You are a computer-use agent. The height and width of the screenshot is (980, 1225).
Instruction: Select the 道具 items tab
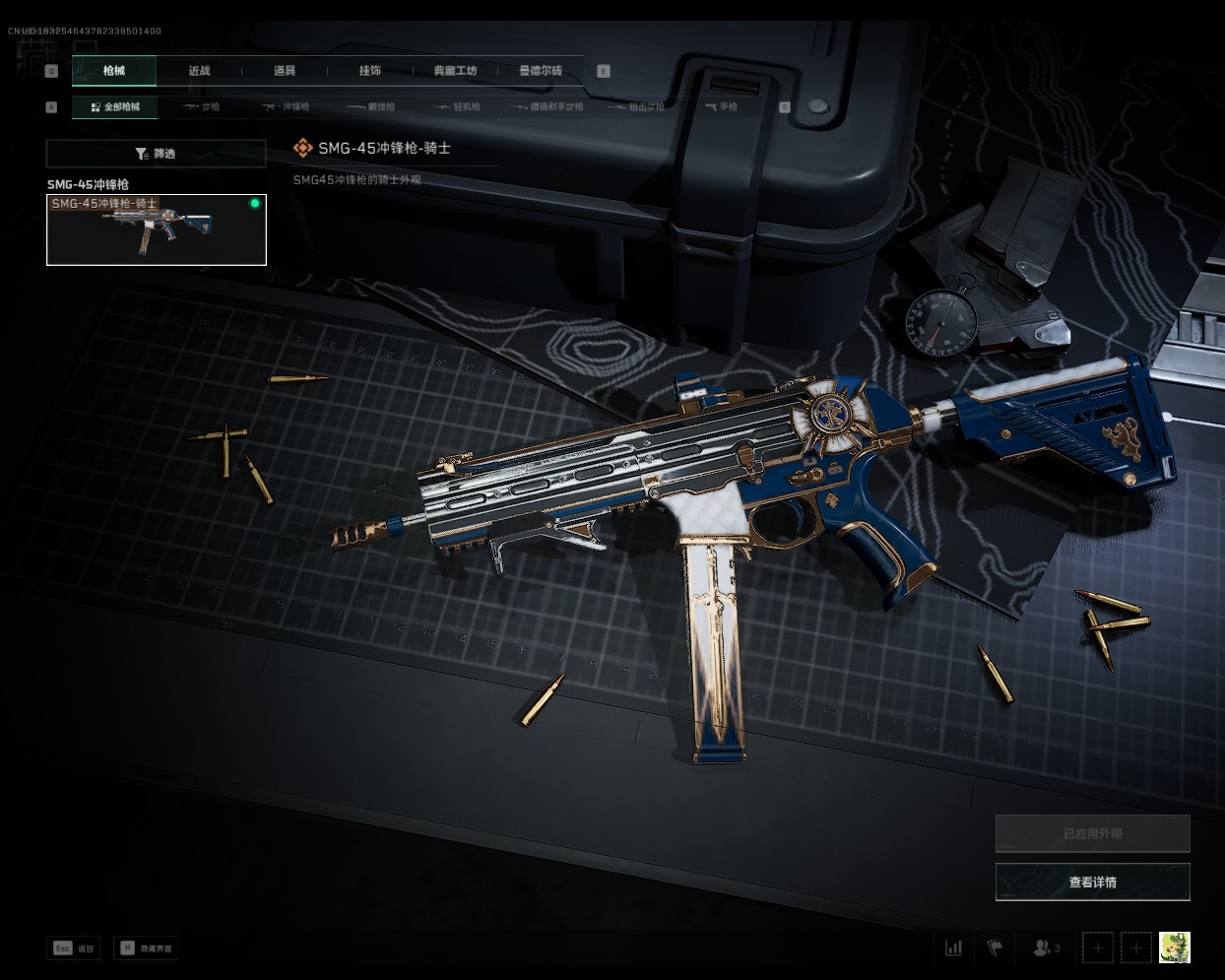(285, 71)
